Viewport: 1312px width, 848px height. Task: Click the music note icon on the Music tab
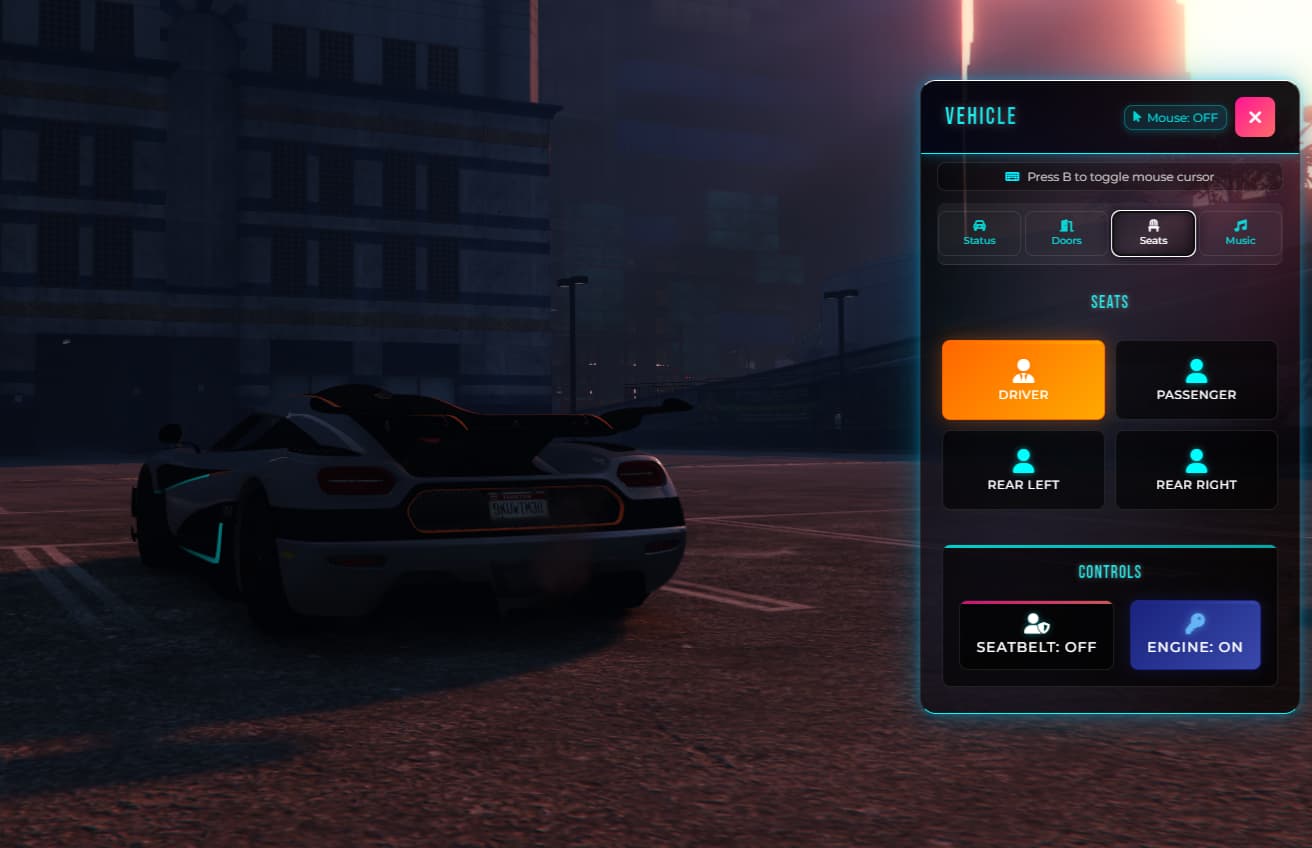[1240, 225]
